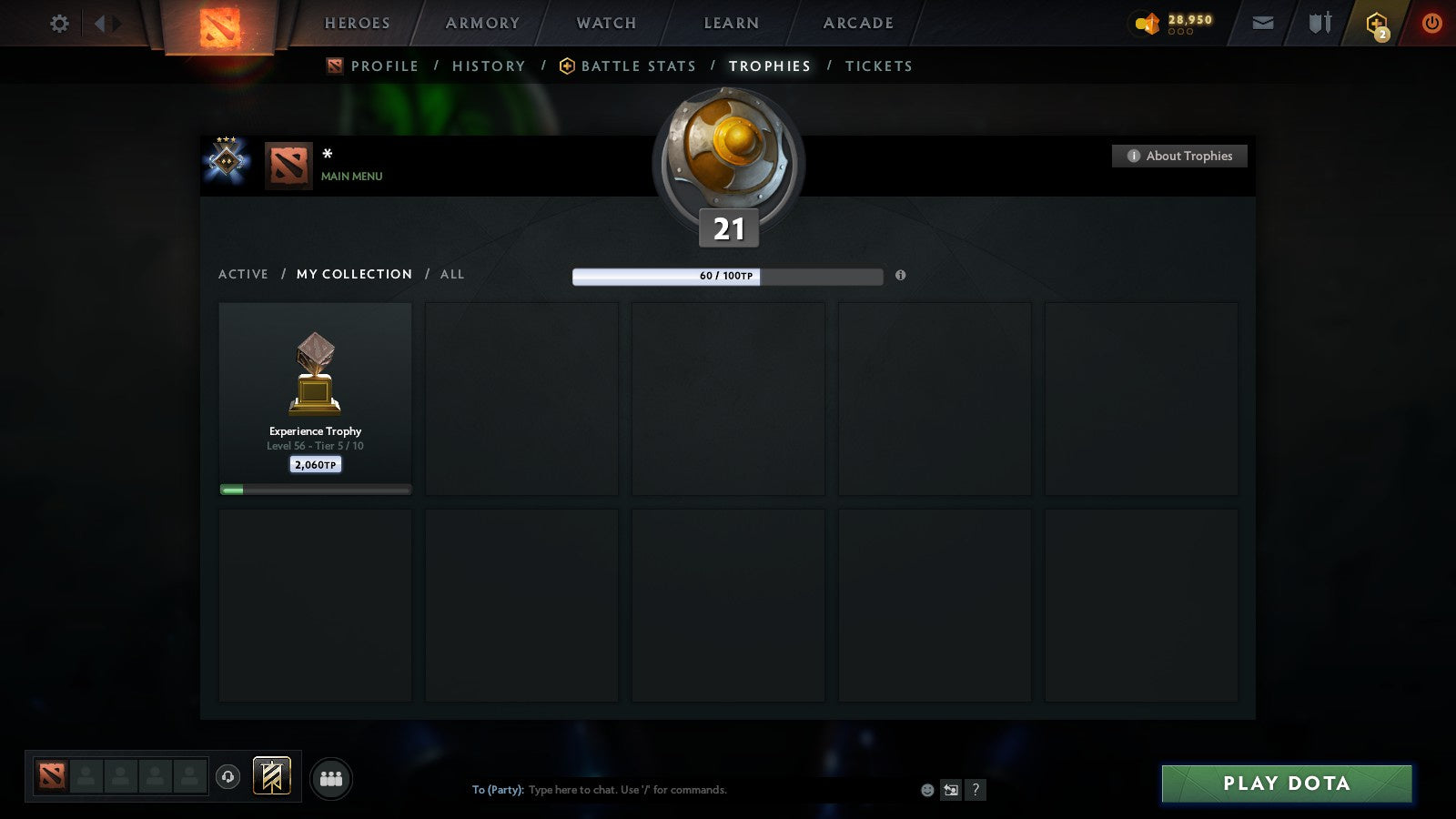Screen dimensions: 1456x819
Task: Click the 60 / 100TP progress bar
Action: [x=727, y=277]
